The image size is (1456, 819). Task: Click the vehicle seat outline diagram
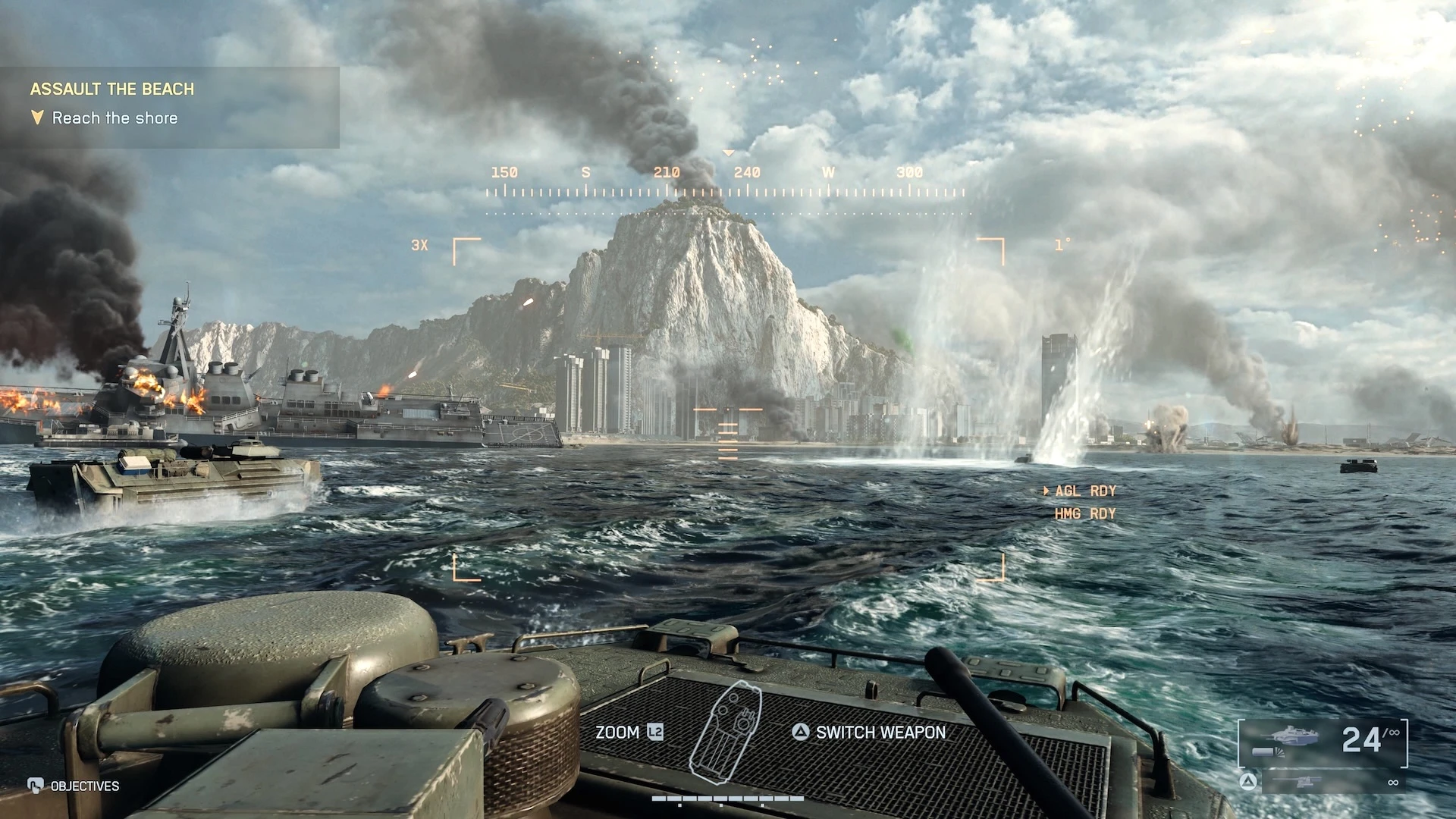(726, 729)
